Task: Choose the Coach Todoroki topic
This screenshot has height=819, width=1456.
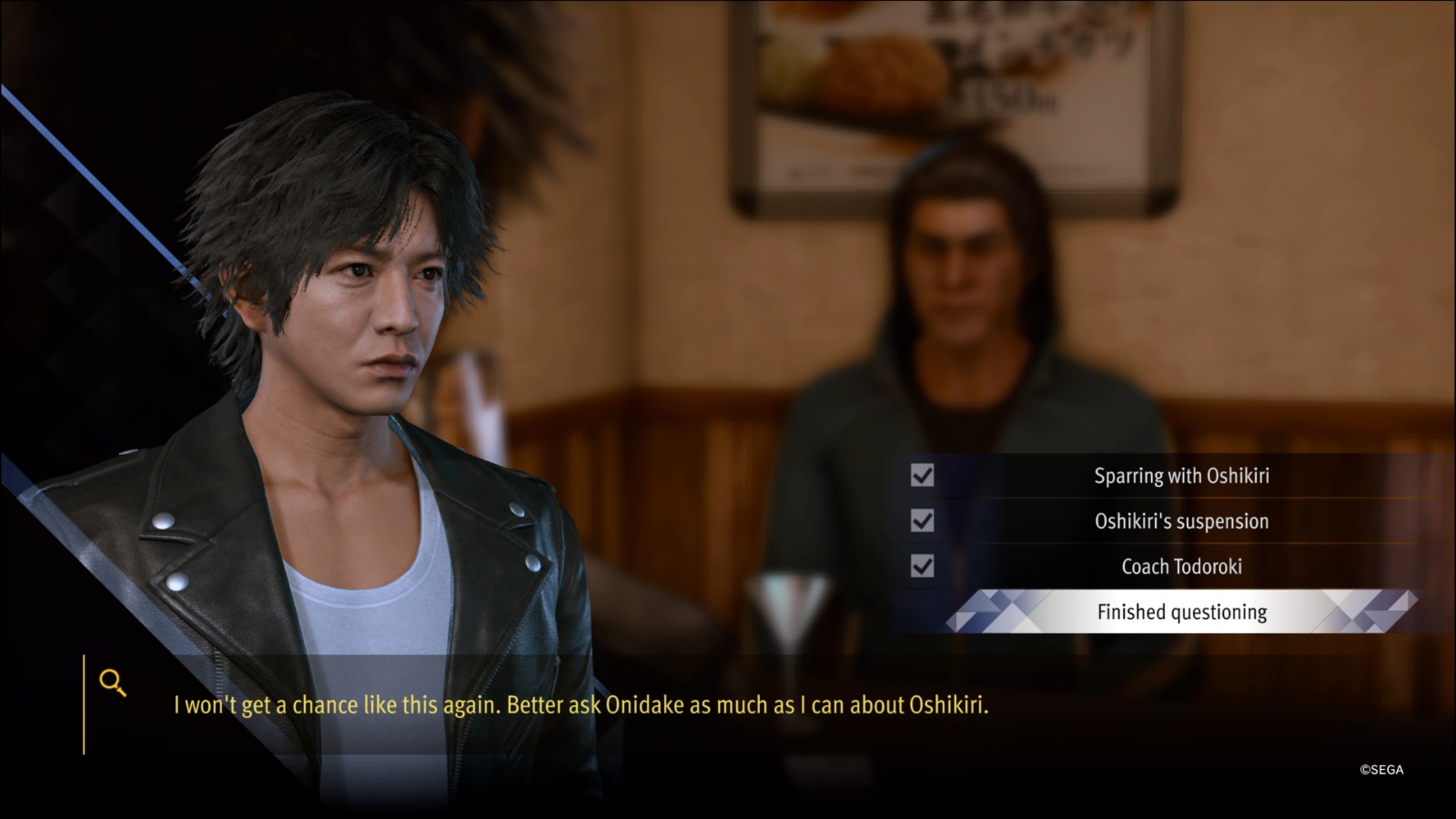Action: (1180, 567)
